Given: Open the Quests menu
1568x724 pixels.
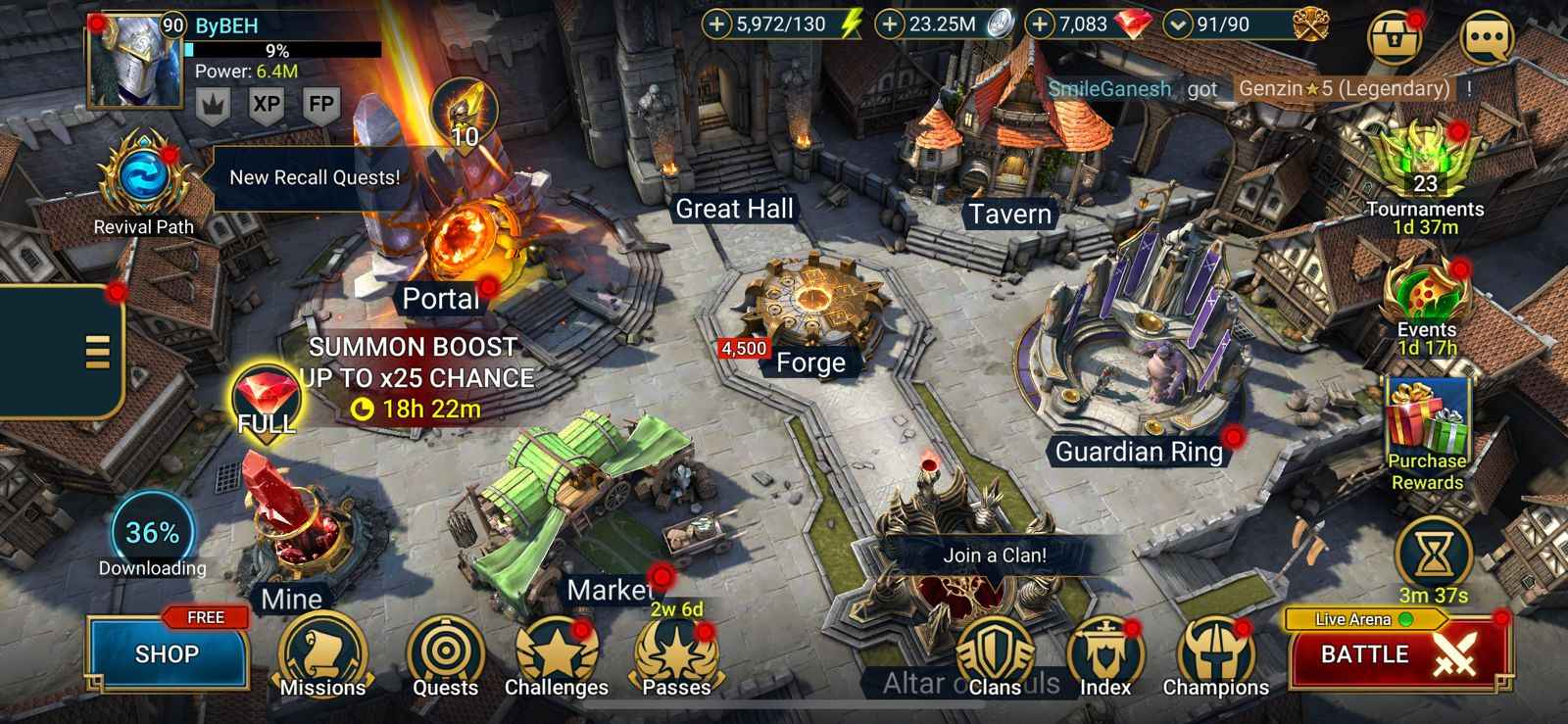Looking at the screenshot, I should (446, 652).
